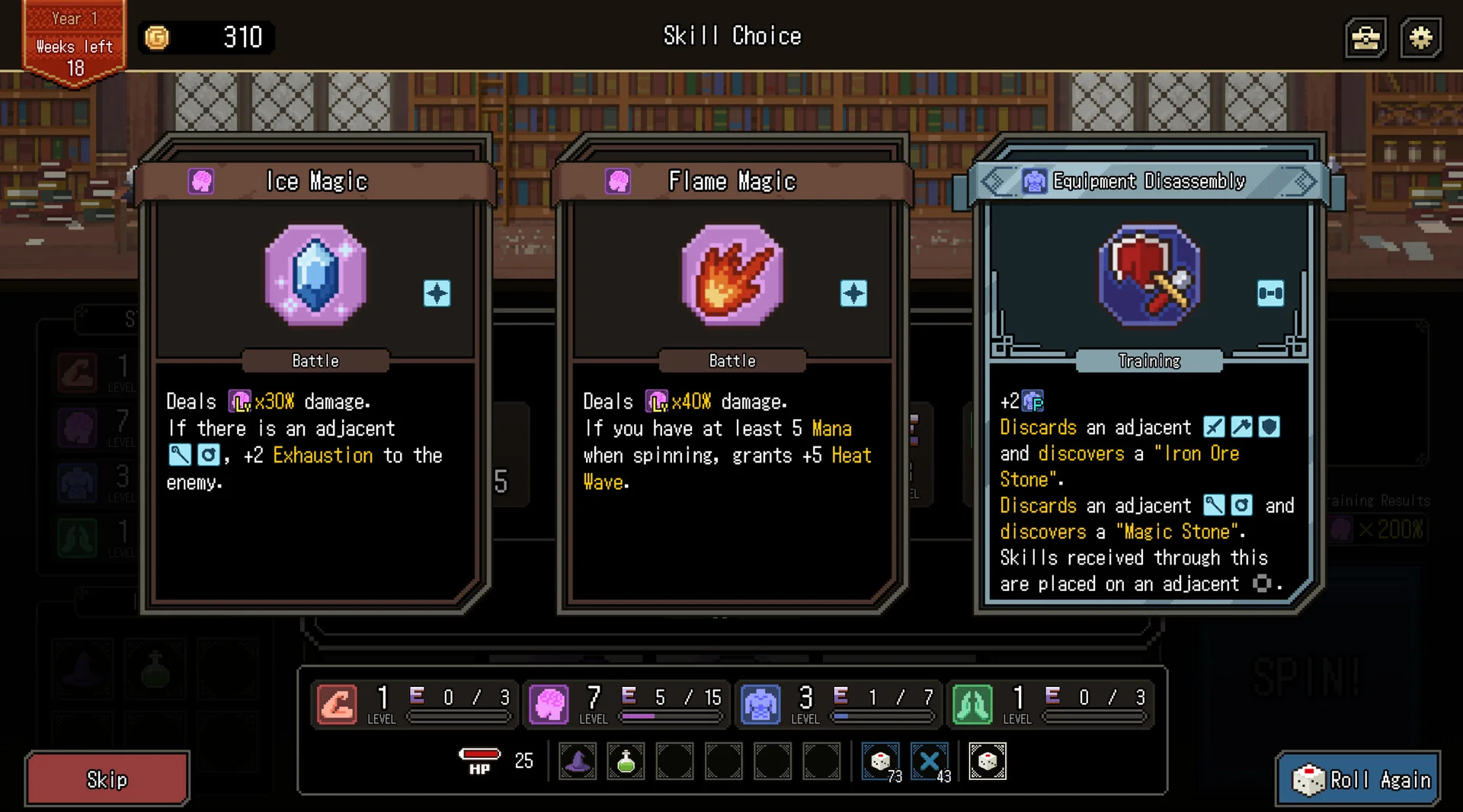
Task: Roll Again for new skills
Action: click(1359, 779)
